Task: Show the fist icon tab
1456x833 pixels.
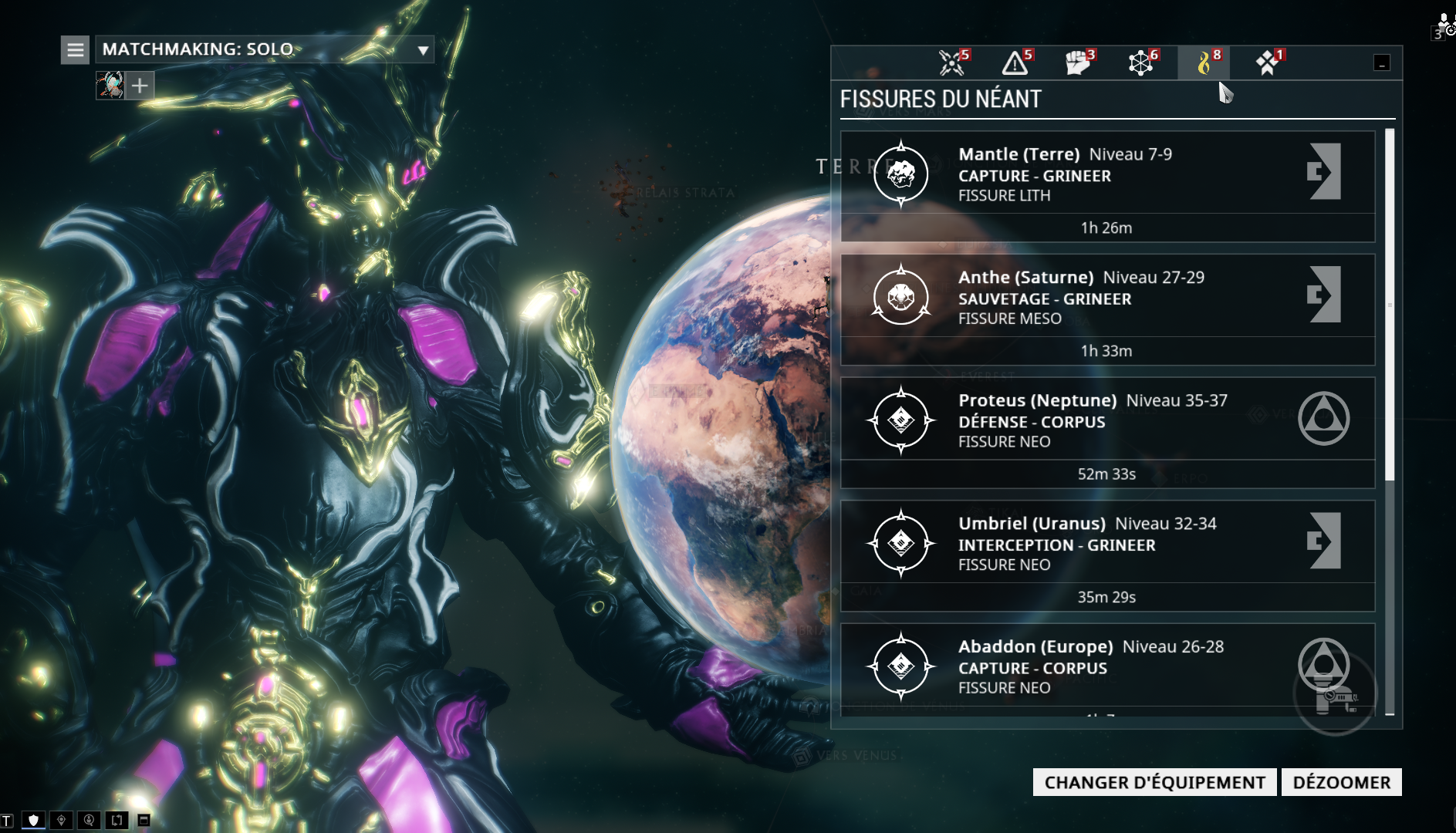Action: [x=1079, y=62]
